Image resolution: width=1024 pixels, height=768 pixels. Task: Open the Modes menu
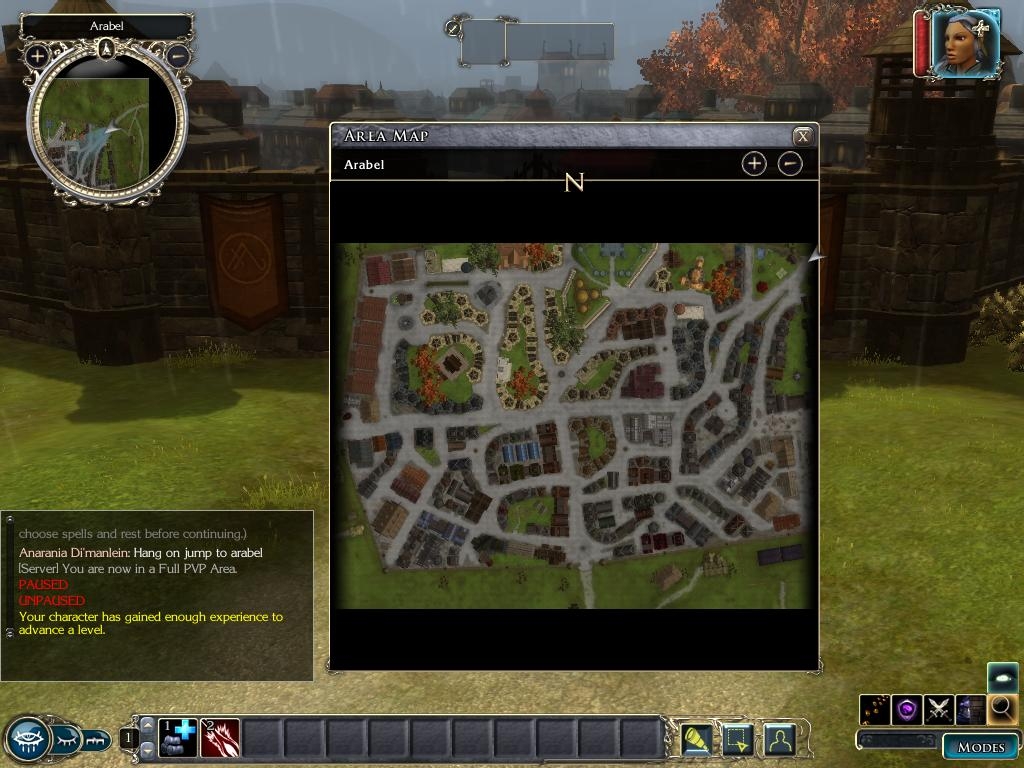click(980, 747)
